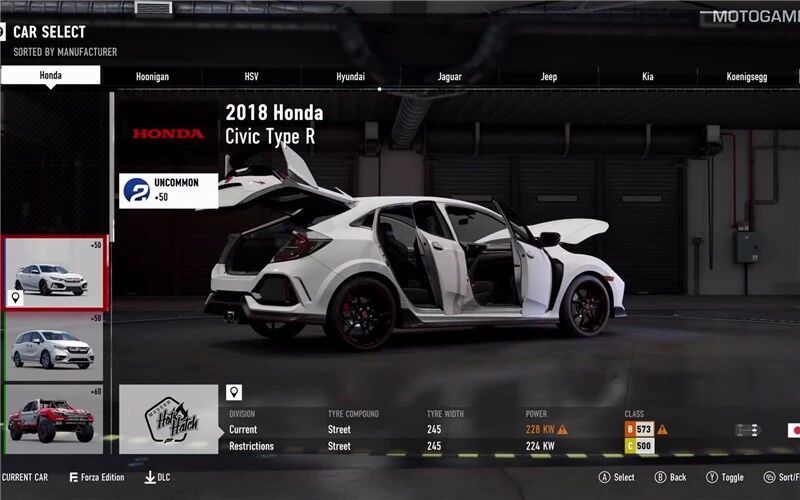Open the HSV manufacturer tab
The height and width of the screenshot is (500, 800).
[251, 77]
